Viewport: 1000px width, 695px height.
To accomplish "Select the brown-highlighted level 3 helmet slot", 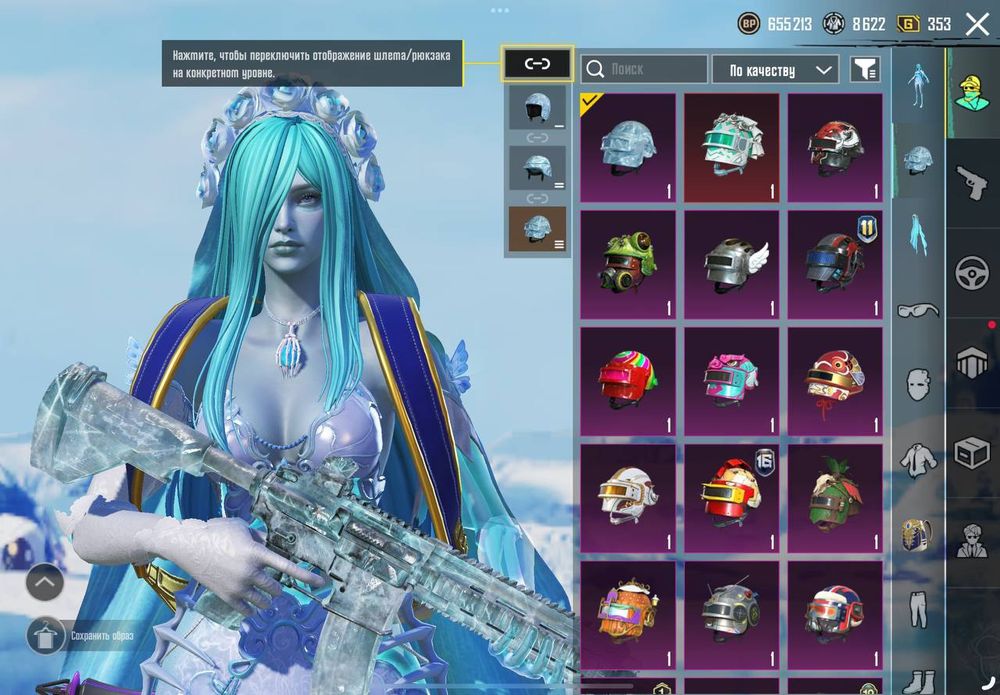I will (x=537, y=228).
